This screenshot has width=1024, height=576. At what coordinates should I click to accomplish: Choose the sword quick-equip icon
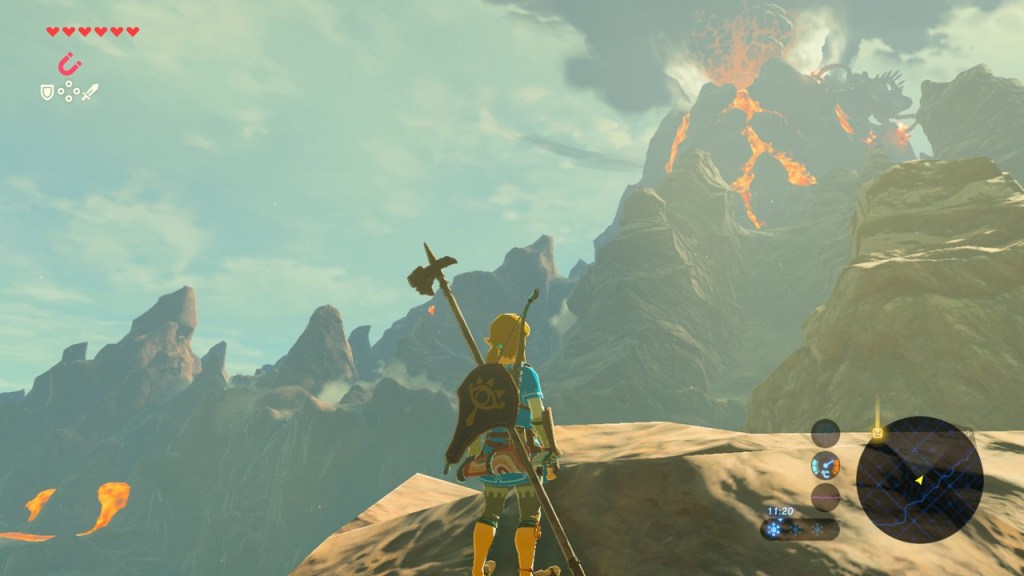90,92
